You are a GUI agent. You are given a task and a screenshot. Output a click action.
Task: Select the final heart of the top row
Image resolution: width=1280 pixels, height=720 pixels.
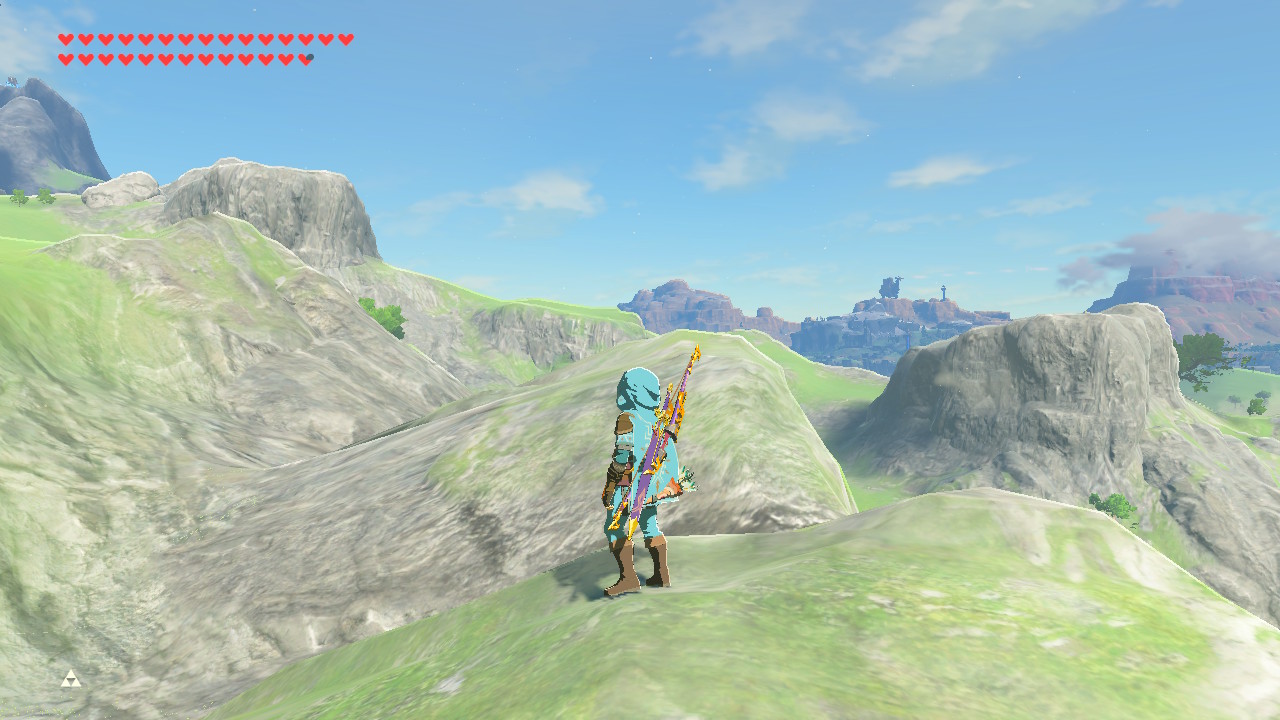(x=345, y=40)
